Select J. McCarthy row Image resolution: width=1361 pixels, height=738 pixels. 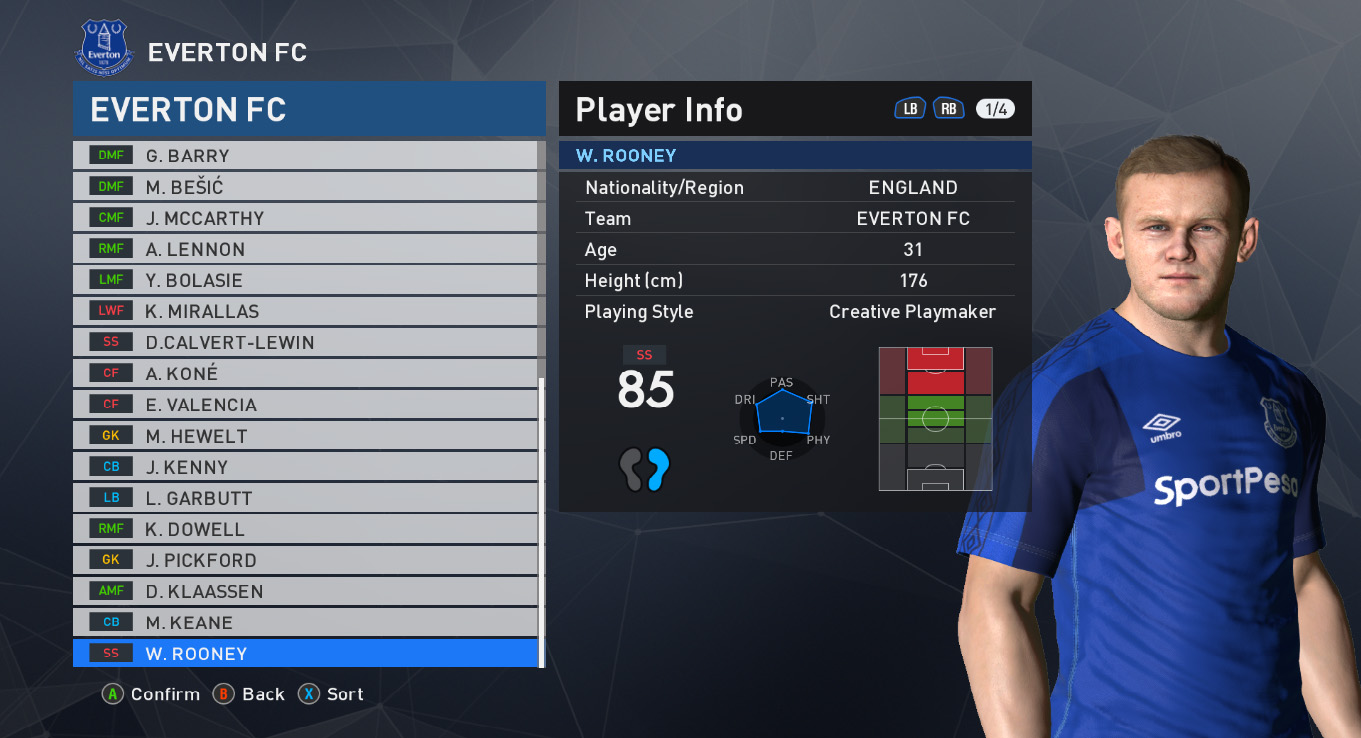305,218
